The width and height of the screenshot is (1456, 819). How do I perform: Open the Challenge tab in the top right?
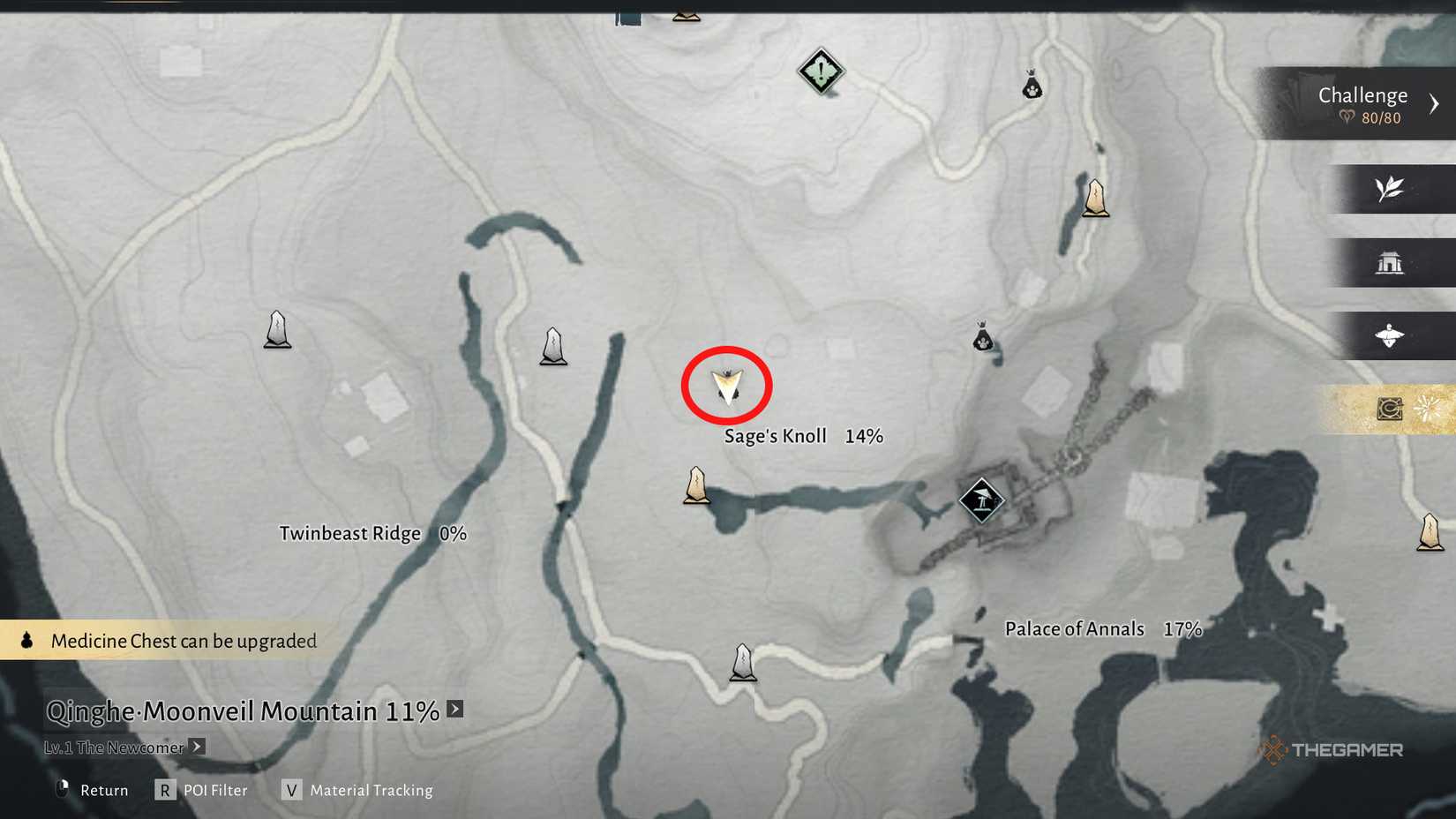[1362, 94]
